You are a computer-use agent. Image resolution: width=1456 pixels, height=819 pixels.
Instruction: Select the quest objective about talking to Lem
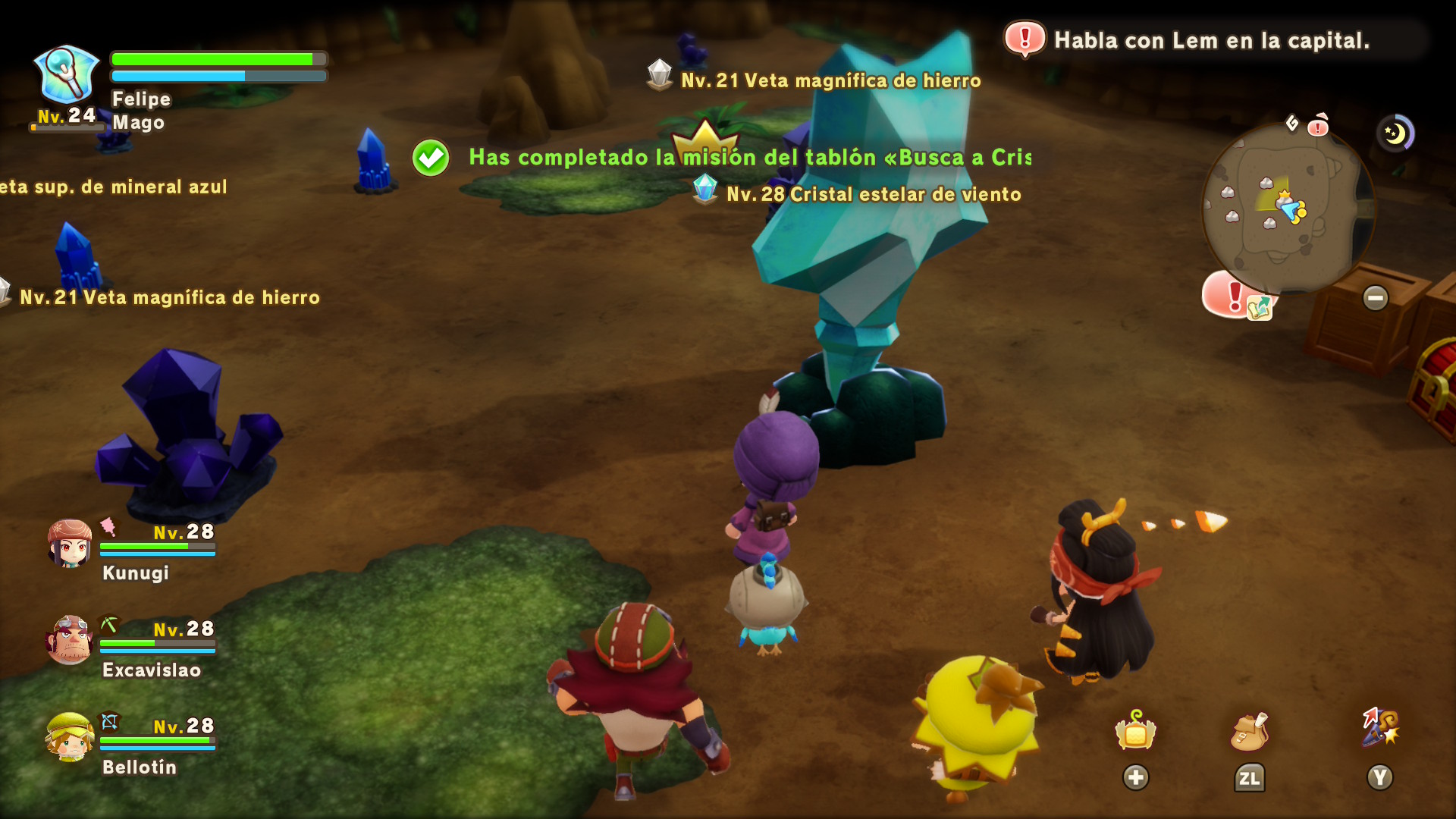(1211, 40)
